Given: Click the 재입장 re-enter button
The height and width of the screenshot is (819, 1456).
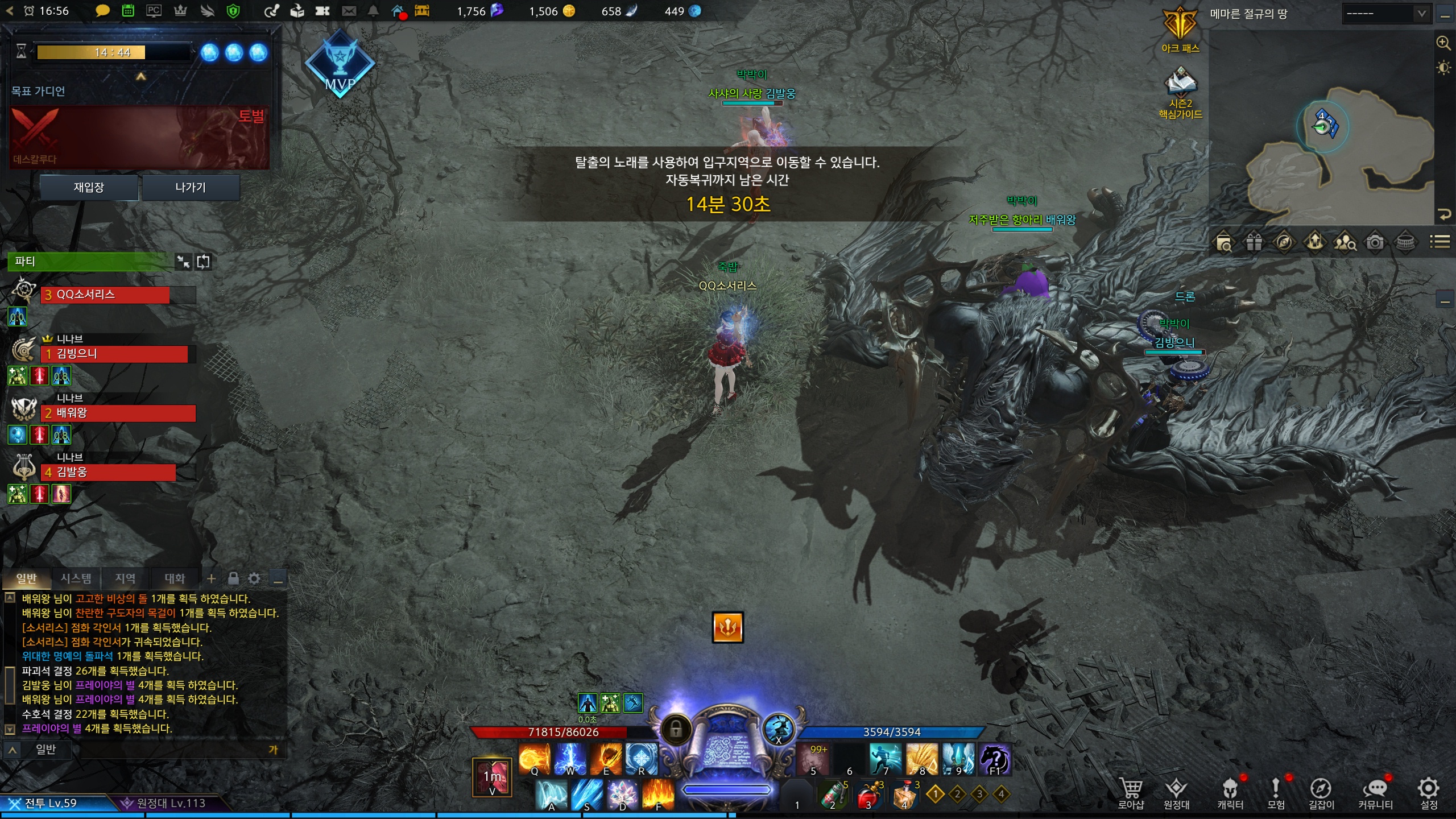Looking at the screenshot, I should [x=89, y=188].
